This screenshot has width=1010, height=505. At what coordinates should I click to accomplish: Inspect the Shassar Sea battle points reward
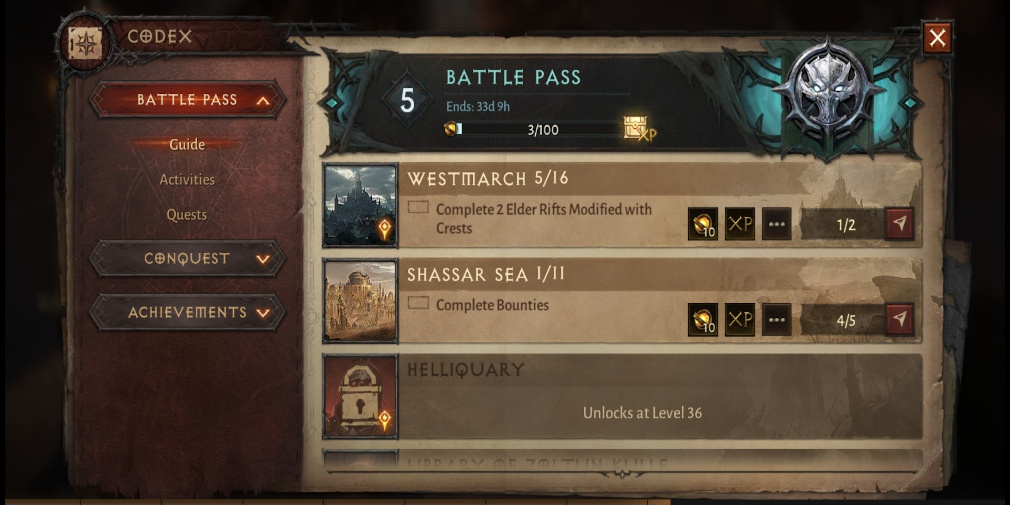pos(703,320)
